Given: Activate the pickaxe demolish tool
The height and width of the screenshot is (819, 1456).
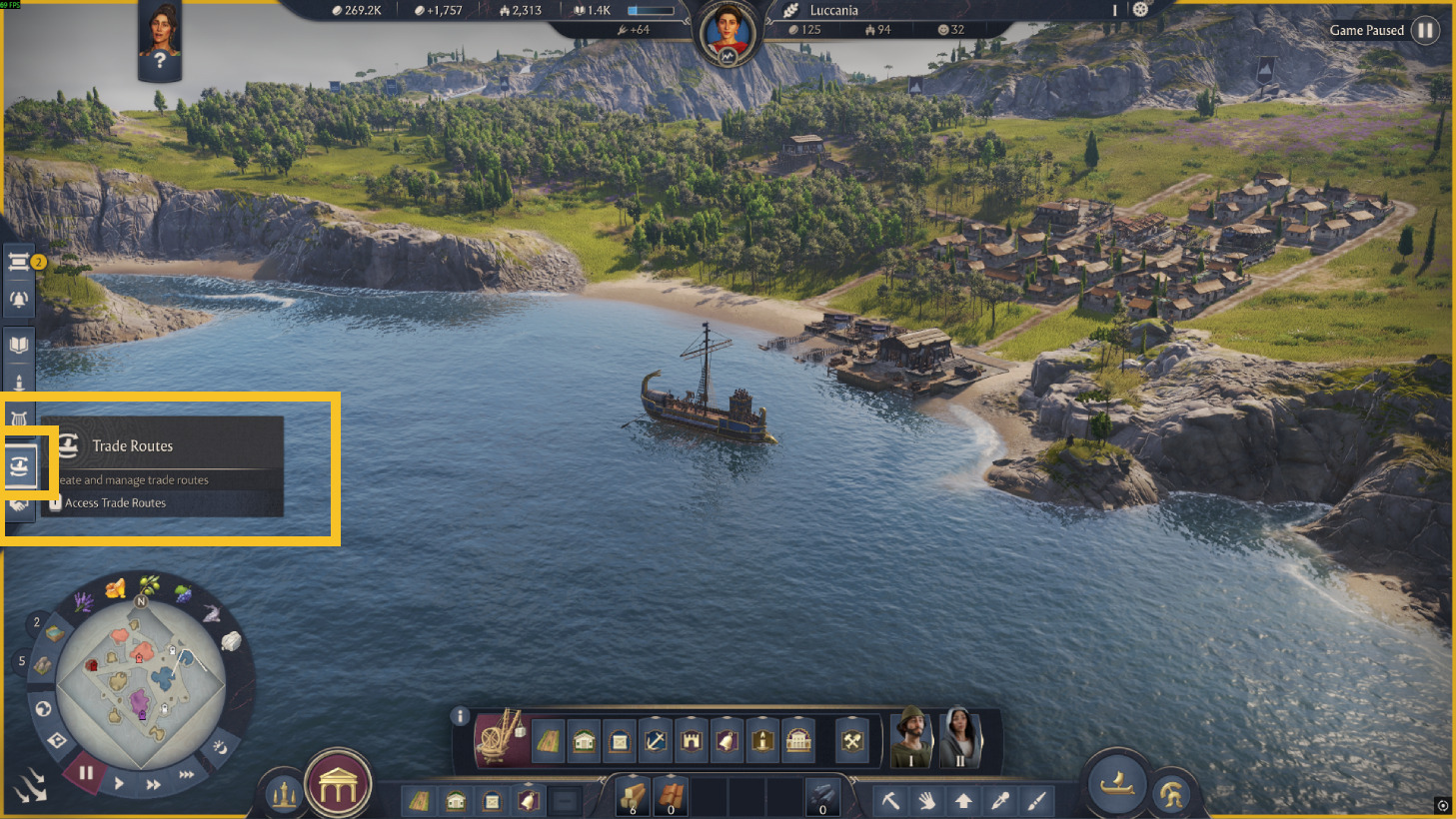Looking at the screenshot, I should 890,800.
